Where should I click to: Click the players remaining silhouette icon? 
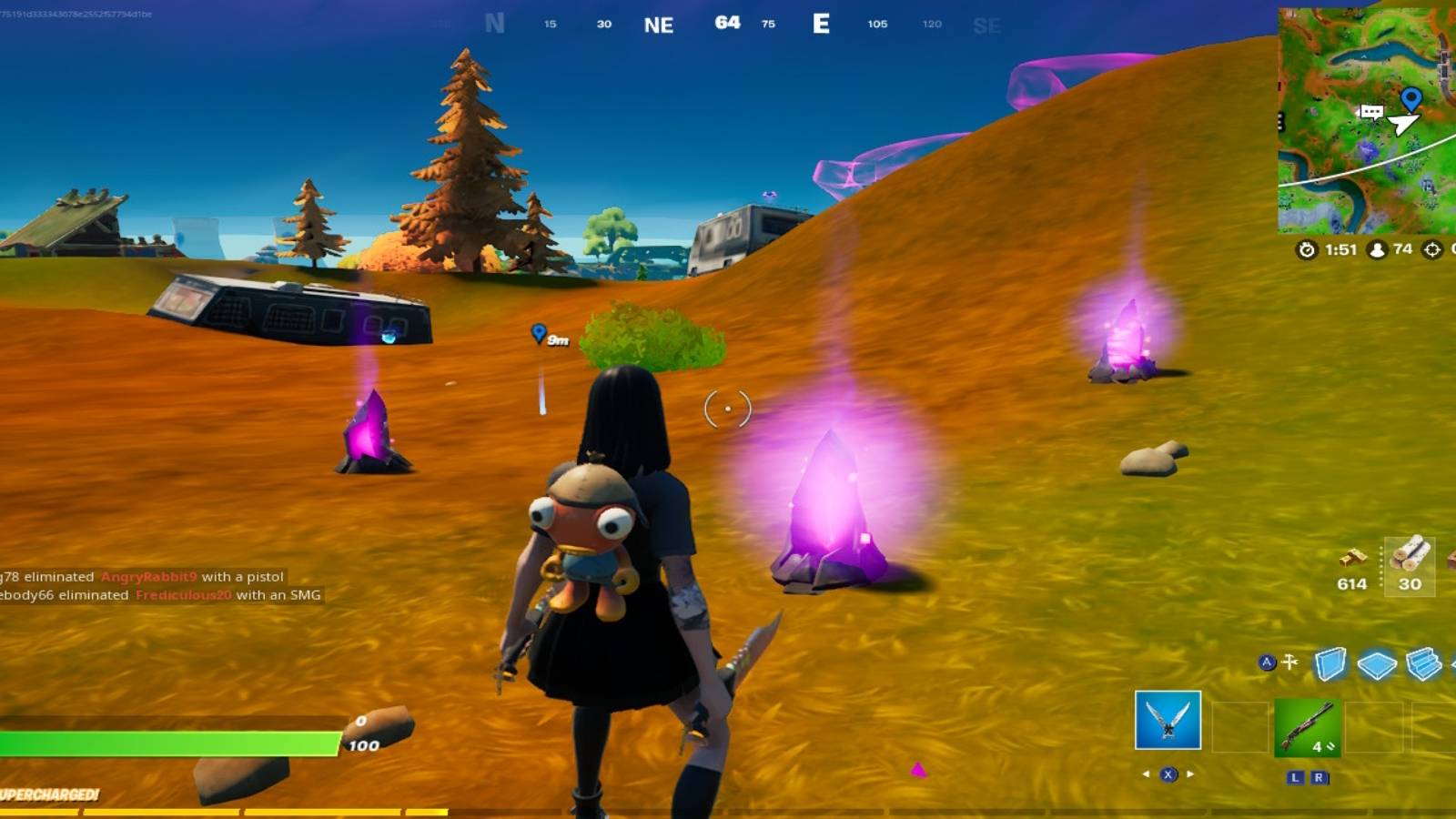click(x=1378, y=250)
